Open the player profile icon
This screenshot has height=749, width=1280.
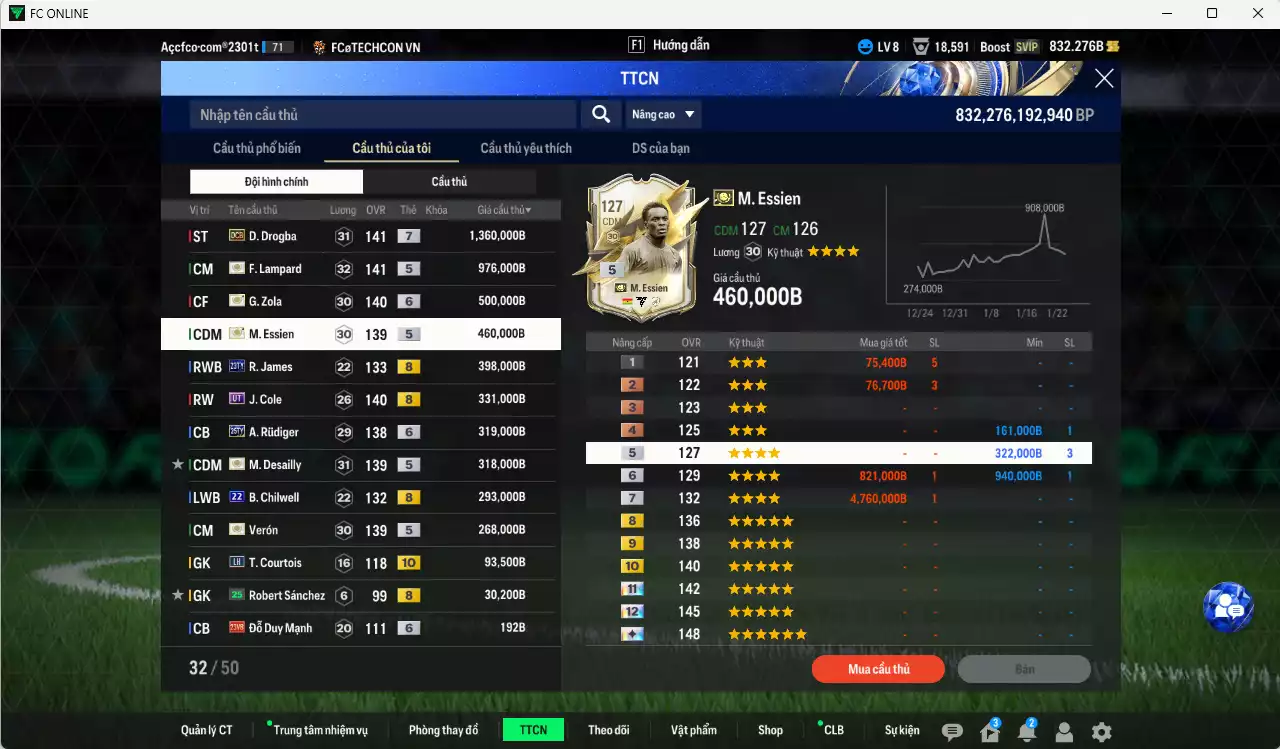coord(1063,733)
